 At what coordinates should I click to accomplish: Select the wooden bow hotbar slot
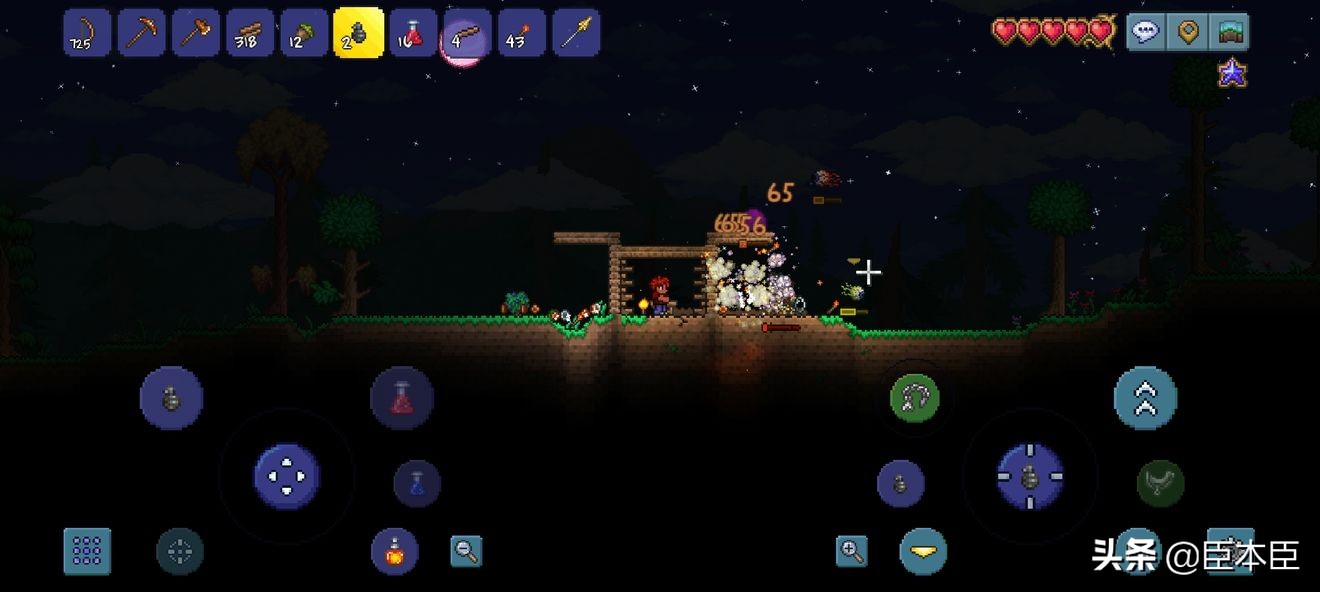click(87, 33)
